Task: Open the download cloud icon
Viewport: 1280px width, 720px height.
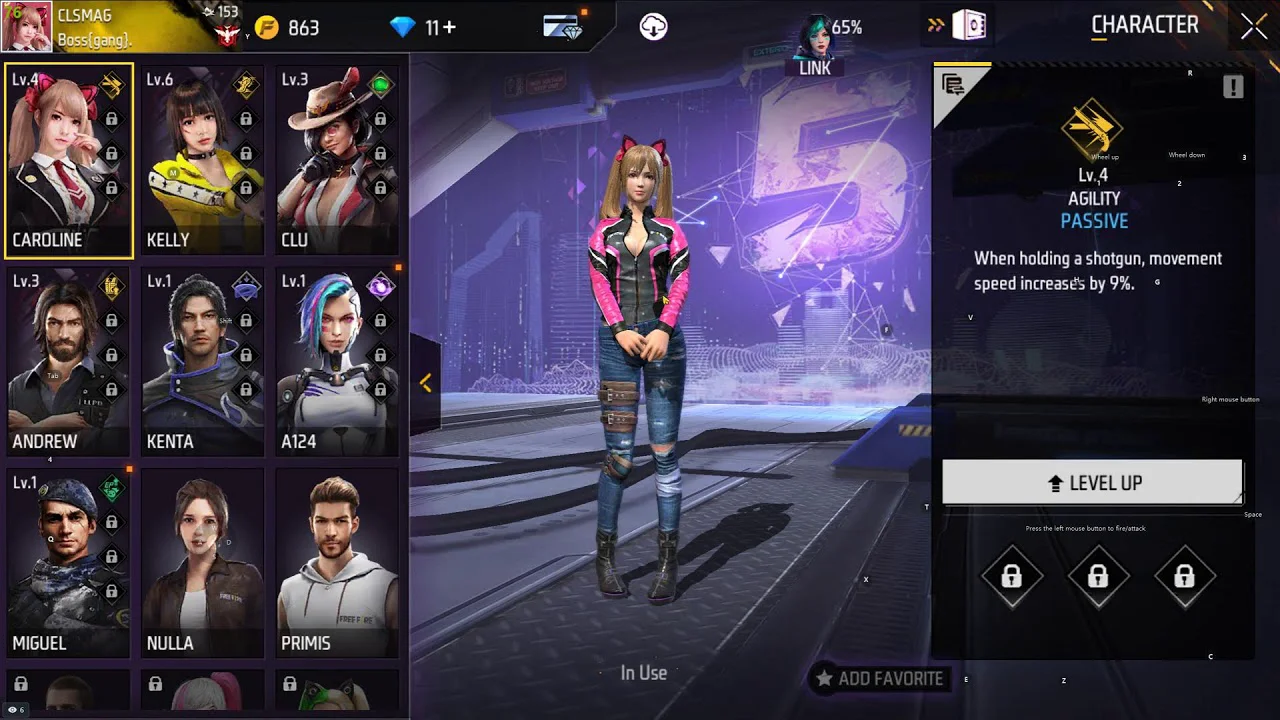Action: (x=653, y=27)
